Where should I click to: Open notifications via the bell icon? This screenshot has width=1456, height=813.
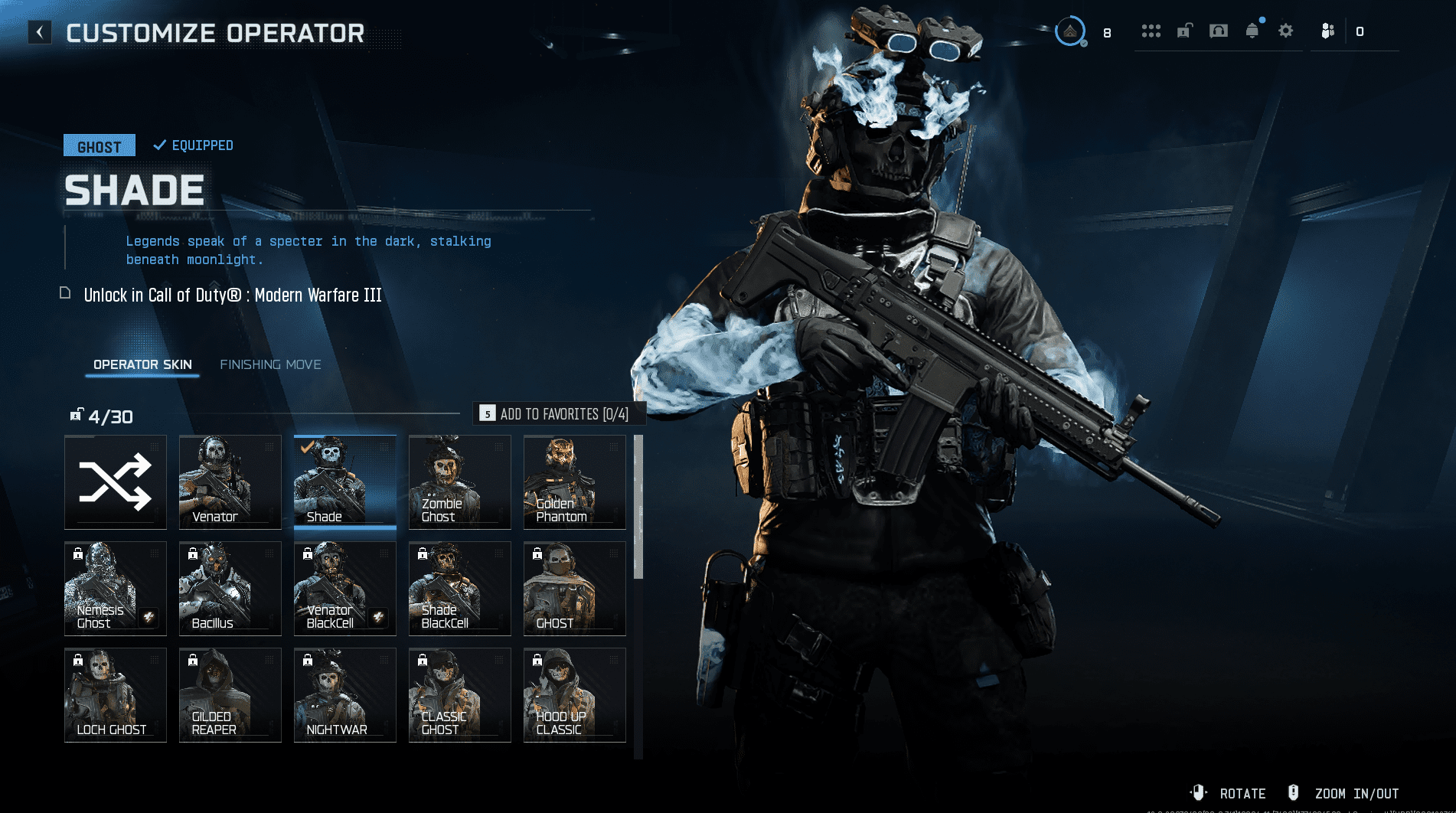pyautogui.click(x=1252, y=31)
